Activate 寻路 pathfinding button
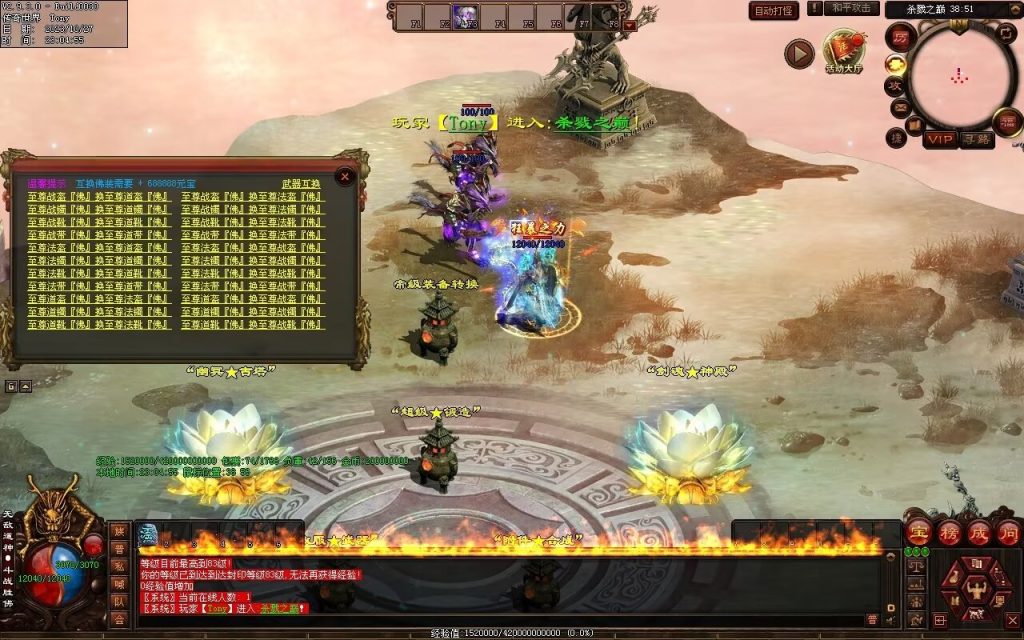 point(976,140)
